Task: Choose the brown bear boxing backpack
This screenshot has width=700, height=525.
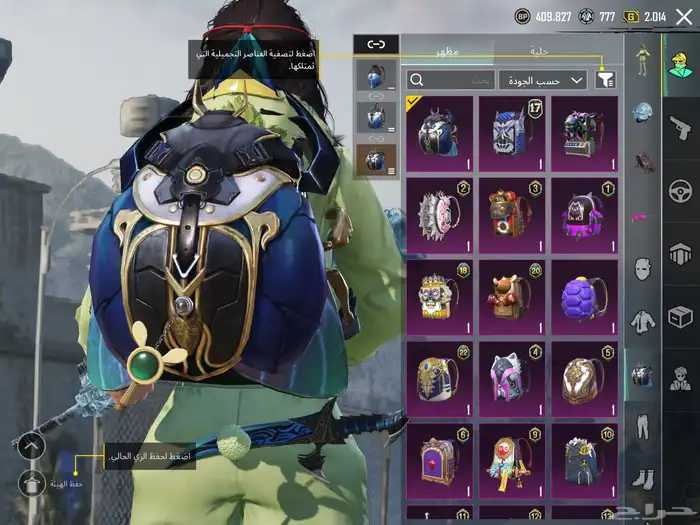Action: click(x=512, y=297)
